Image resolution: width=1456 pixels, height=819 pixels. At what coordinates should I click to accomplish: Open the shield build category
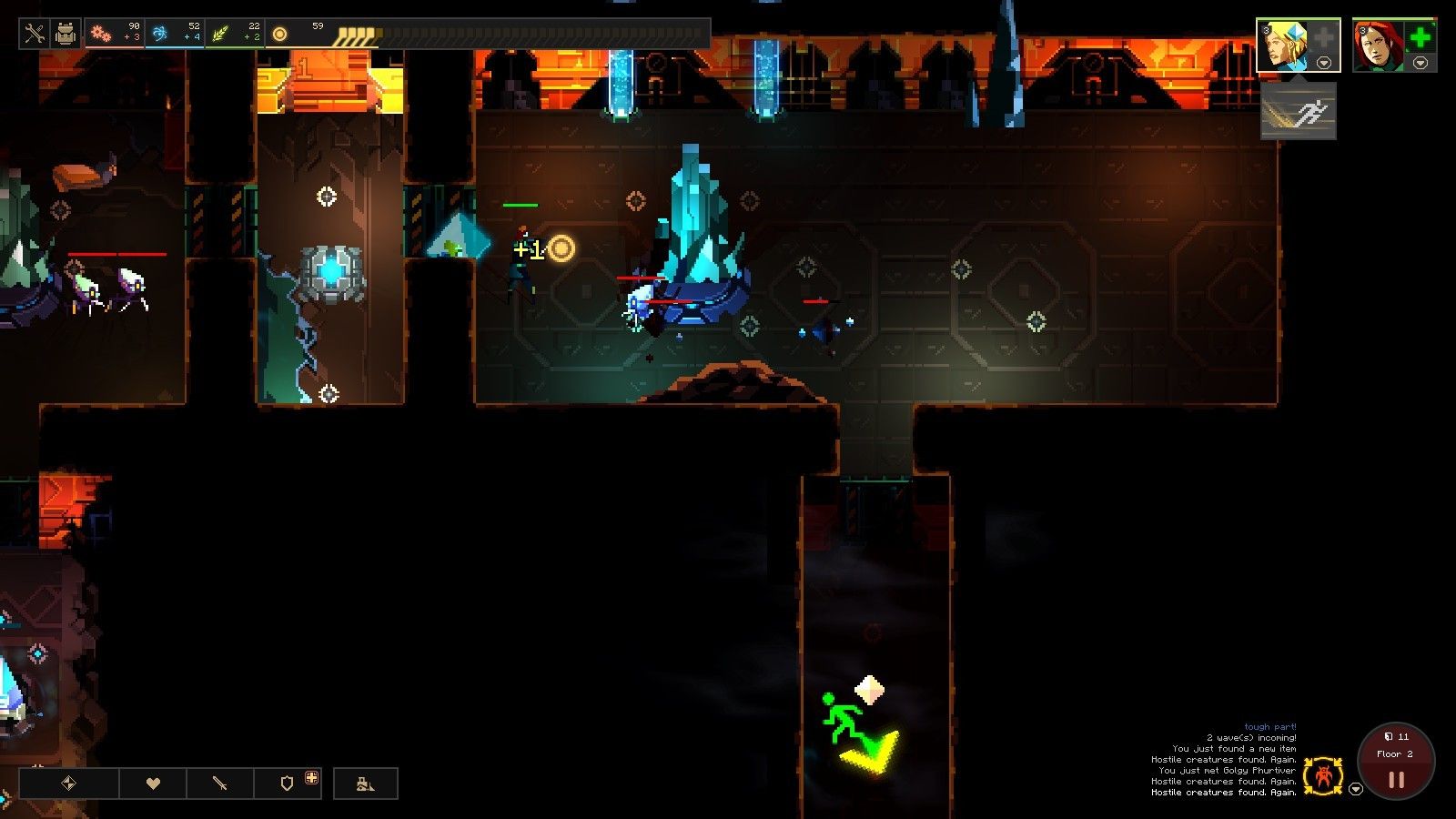[x=288, y=784]
